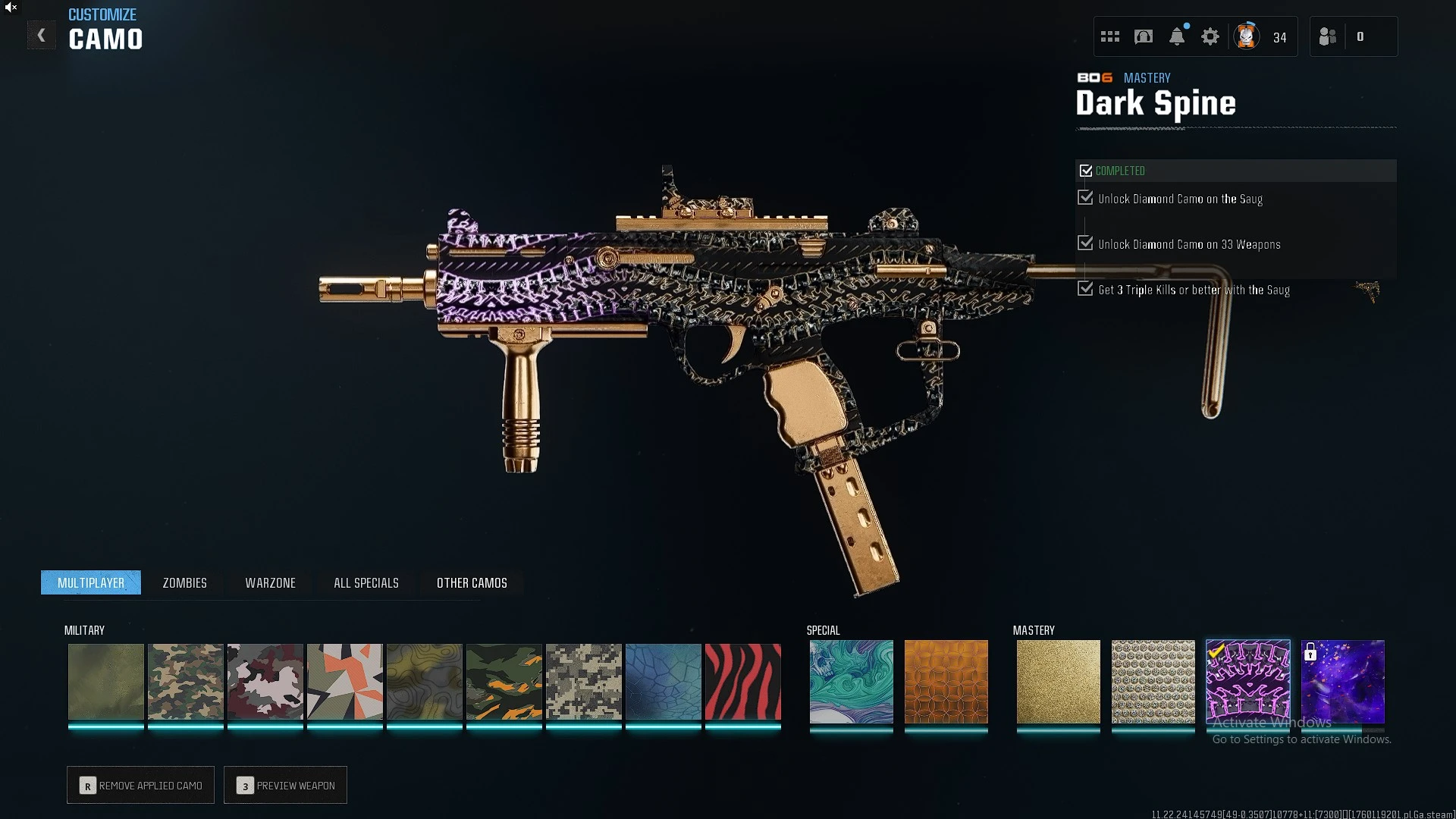Pick the orange geometric shard camo
This screenshot has height=819, width=1456.
tap(344, 681)
